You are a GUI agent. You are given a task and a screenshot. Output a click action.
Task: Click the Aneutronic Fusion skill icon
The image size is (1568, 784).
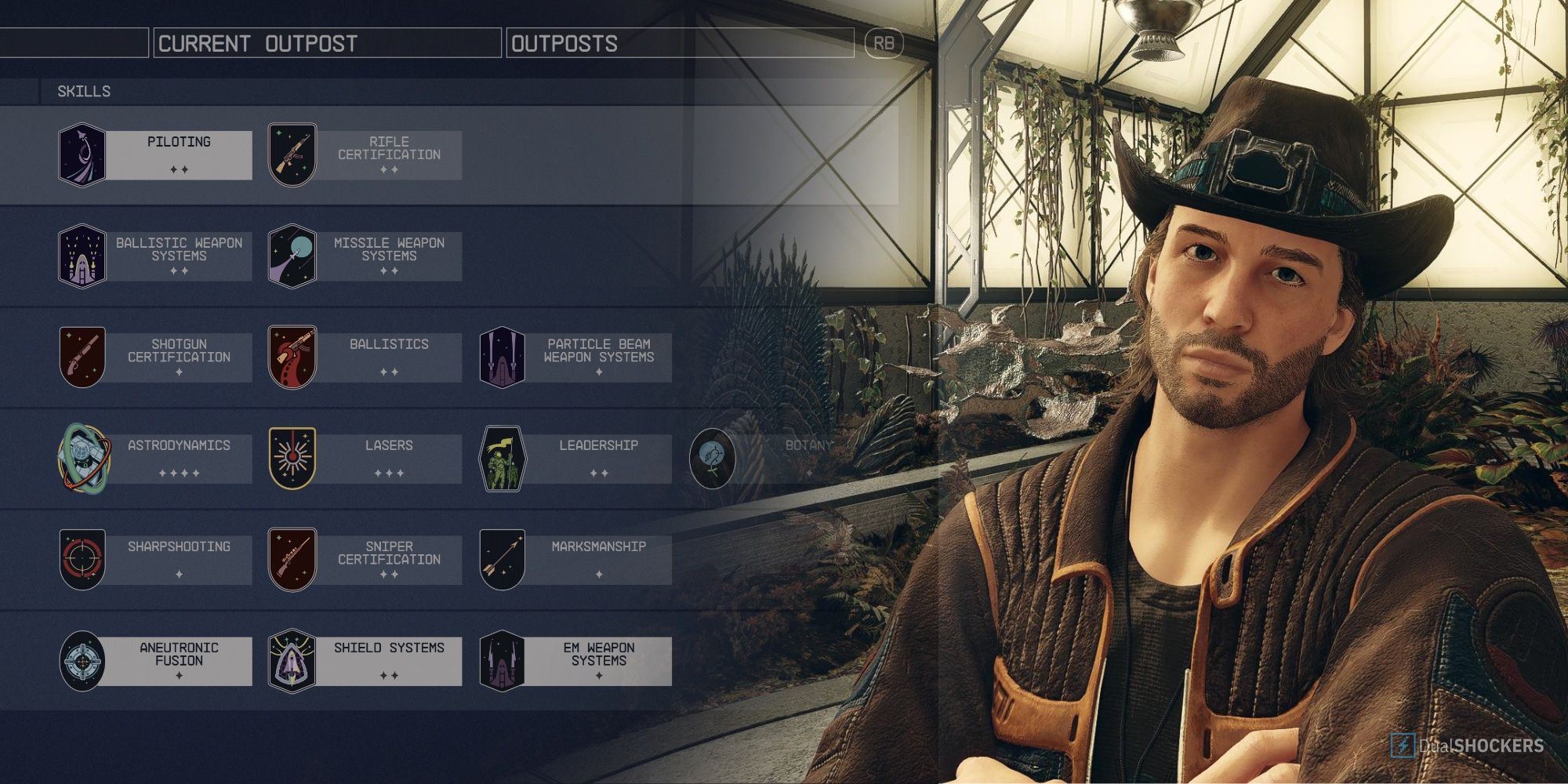click(x=82, y=659)
